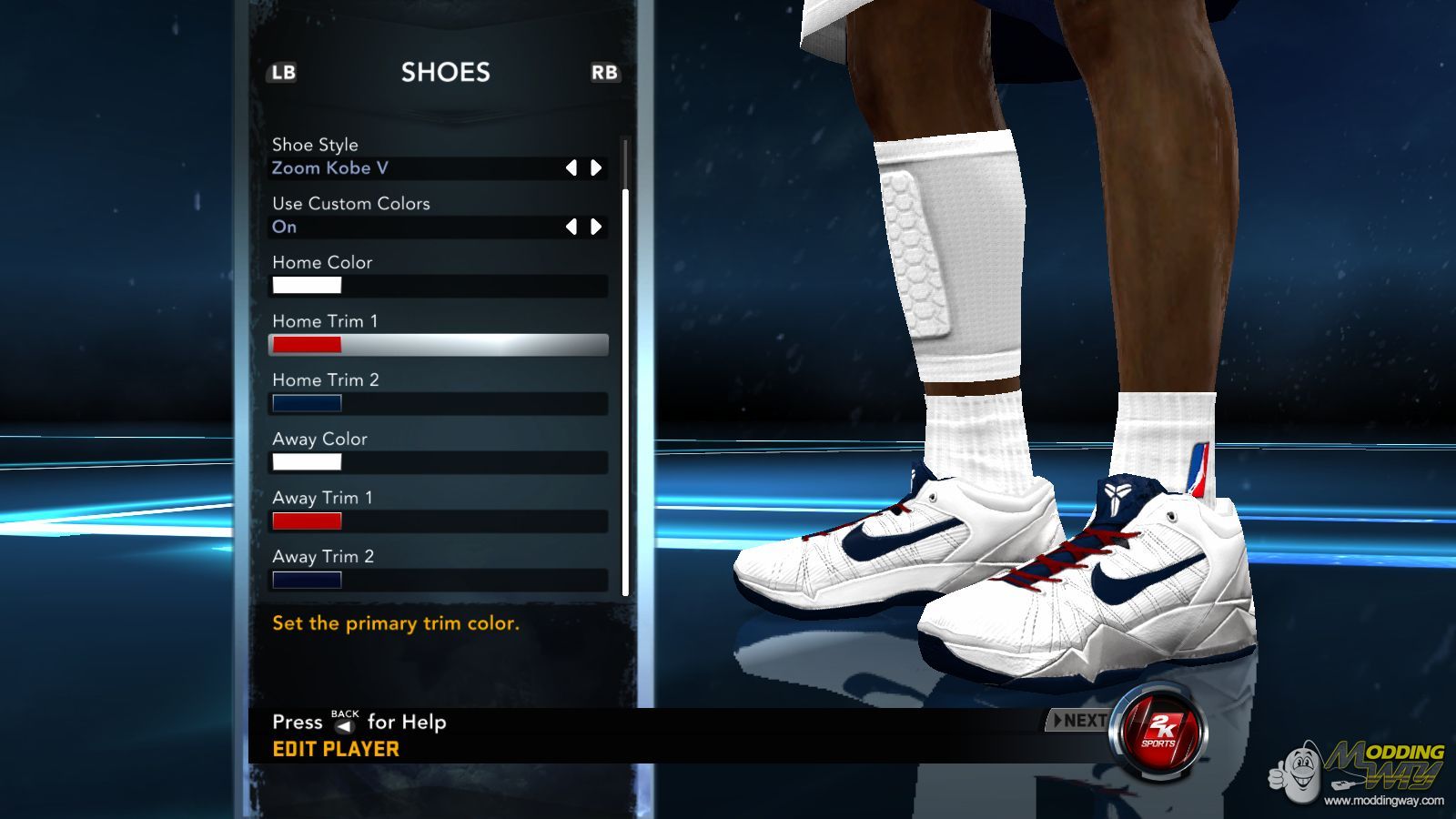Toggle Use Custom Colors left arrow

[x=571, y=227]
